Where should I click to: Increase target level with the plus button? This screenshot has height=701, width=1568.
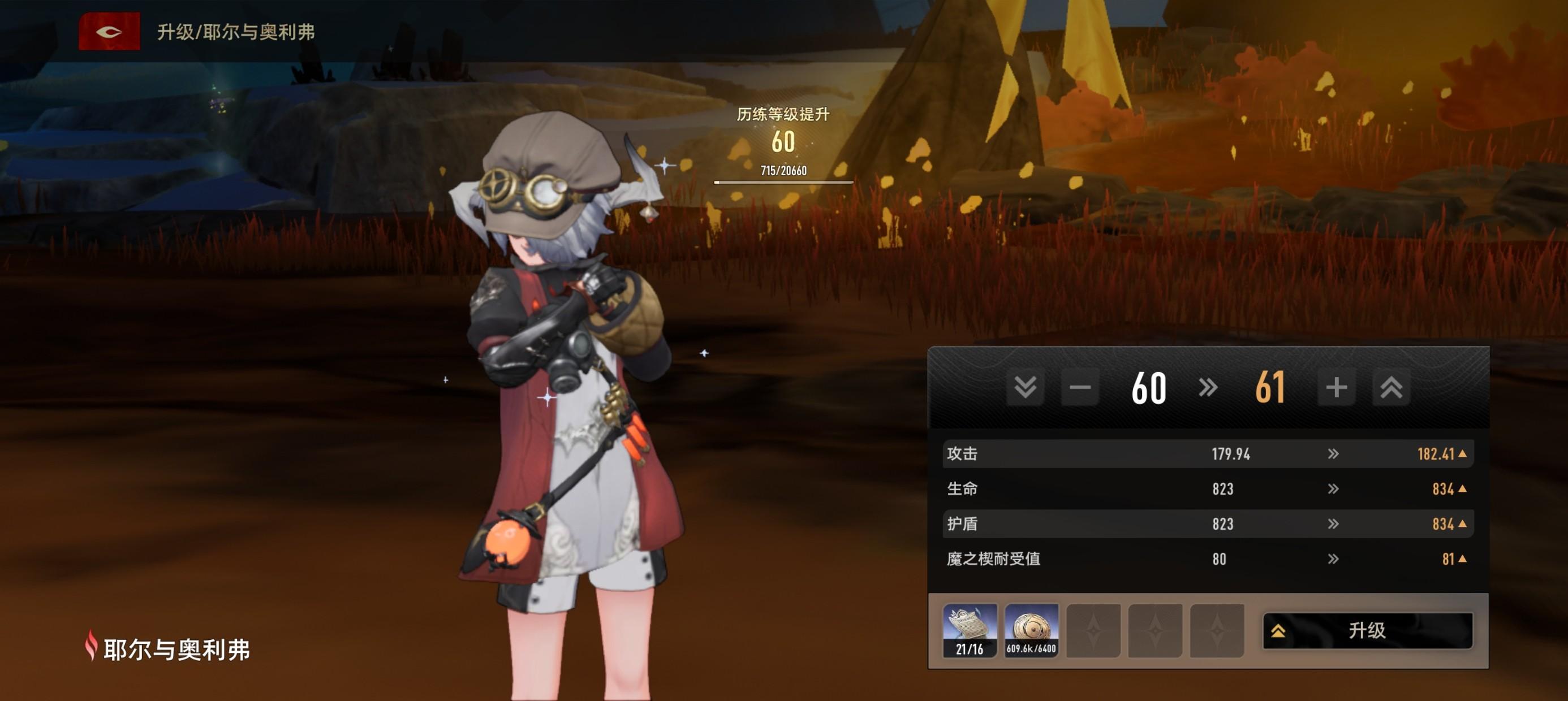[x=1336, y=387]
